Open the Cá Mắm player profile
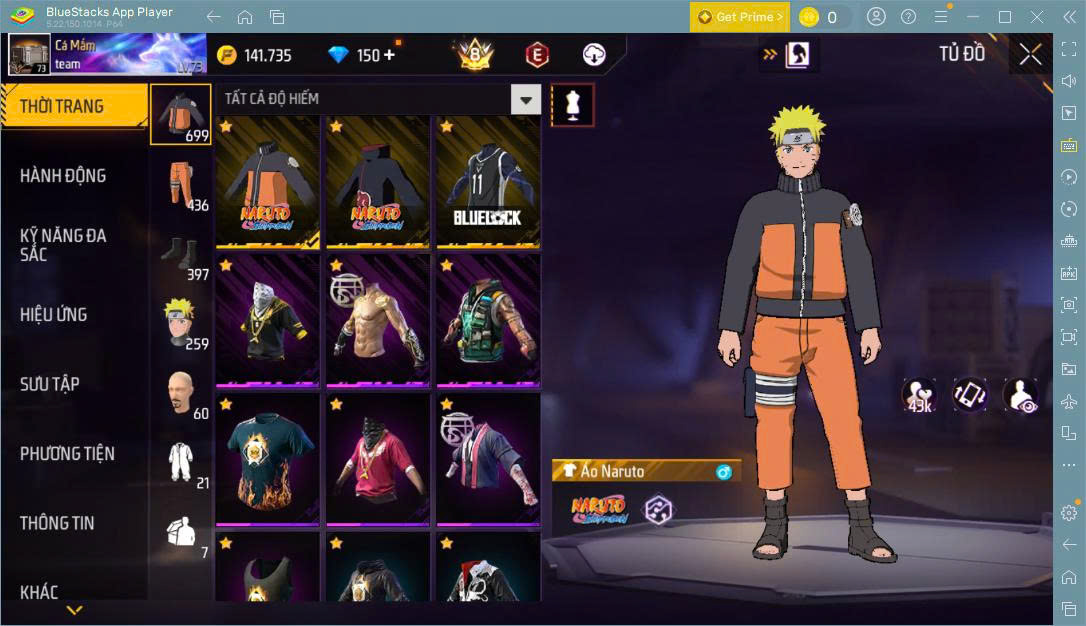Screen dimensions: 1086x626 pyautogui.click(x=30, y=55)
